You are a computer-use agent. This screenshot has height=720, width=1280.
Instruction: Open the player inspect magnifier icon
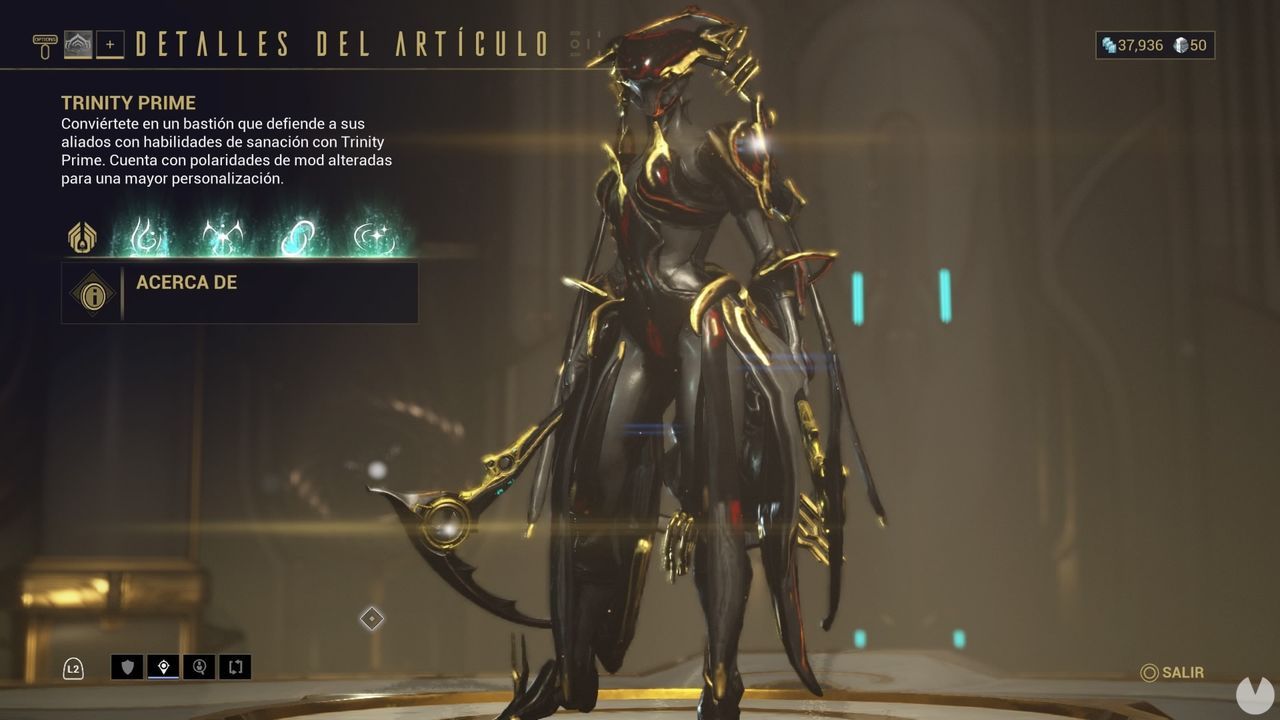coord(197,667)
